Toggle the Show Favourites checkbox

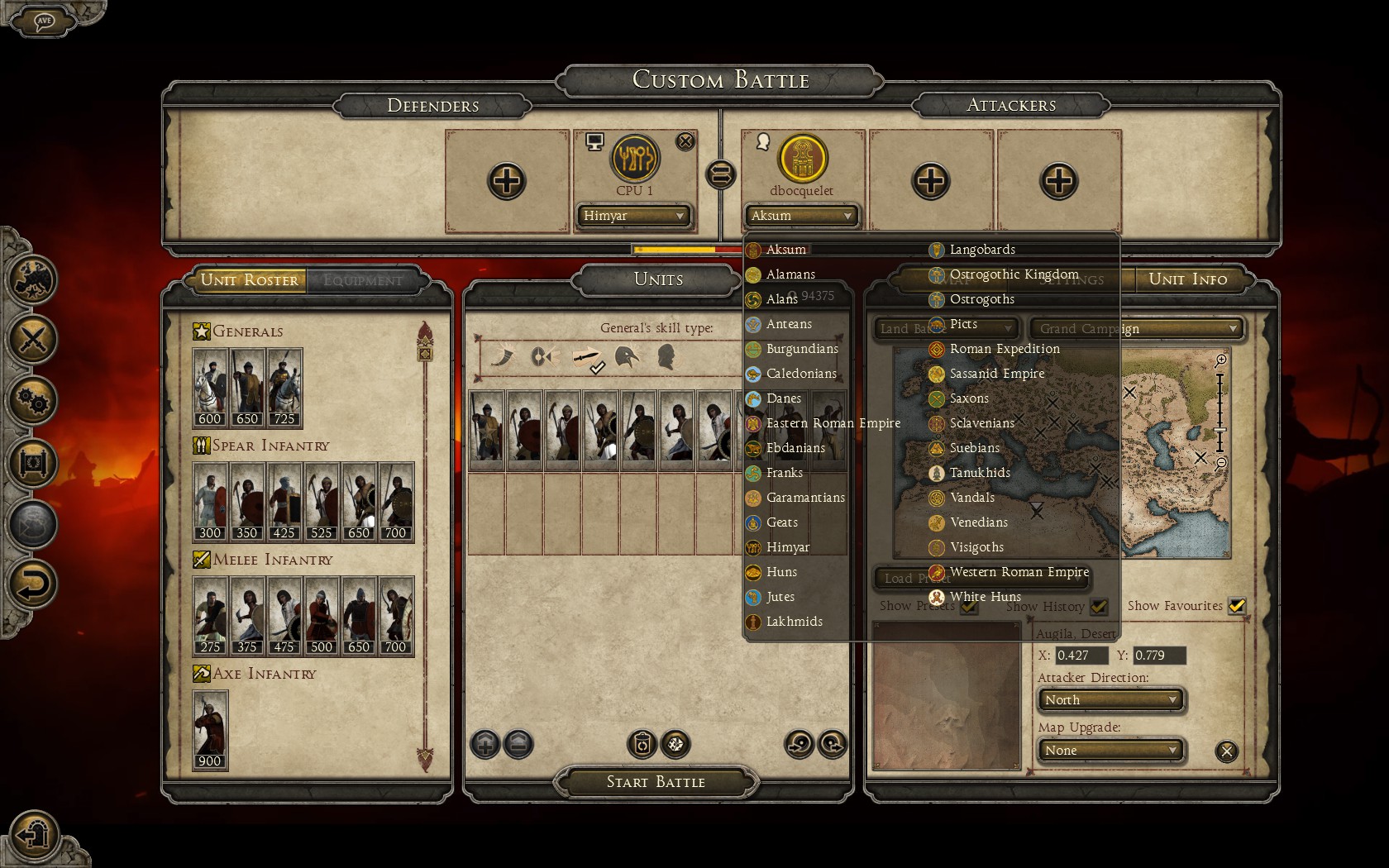point(1236,606)
